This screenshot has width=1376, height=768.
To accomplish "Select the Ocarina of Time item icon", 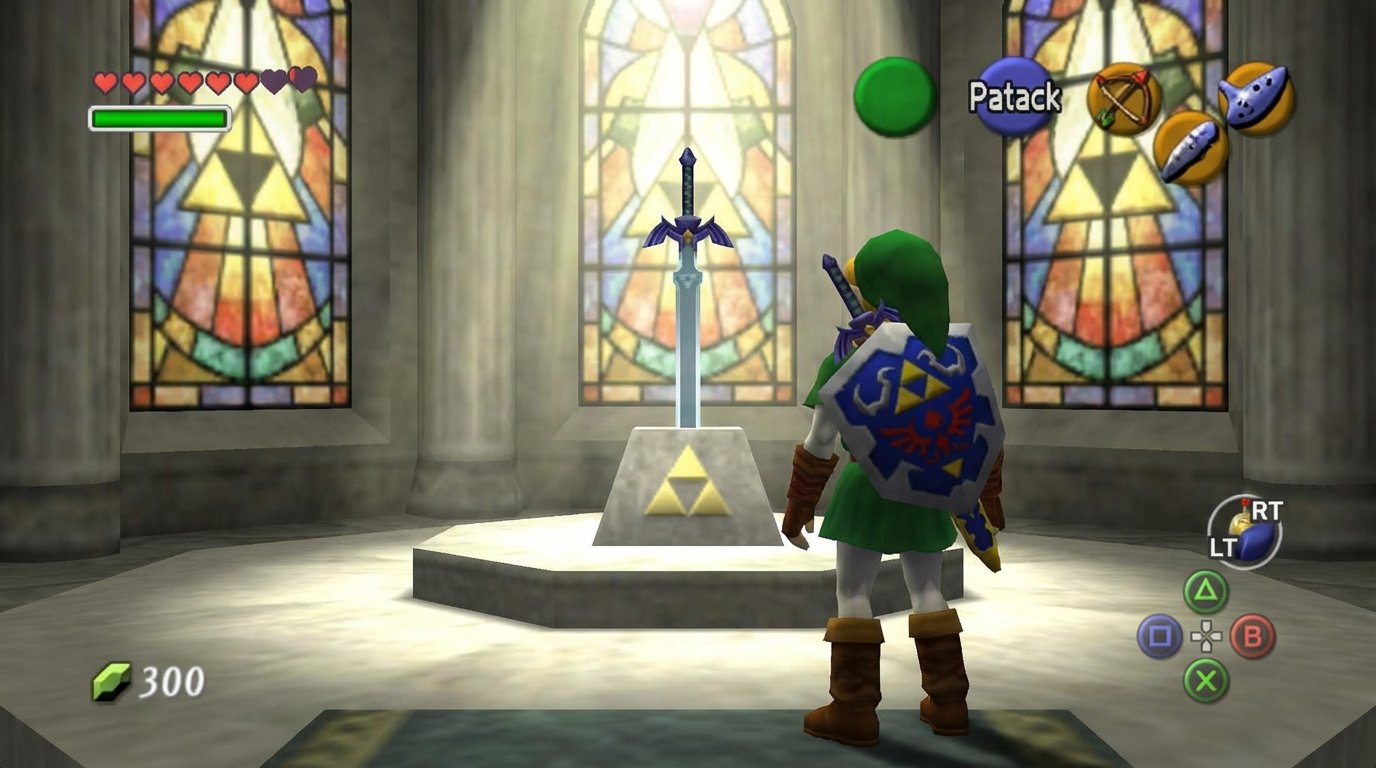I will click(x=1257, y=98).
